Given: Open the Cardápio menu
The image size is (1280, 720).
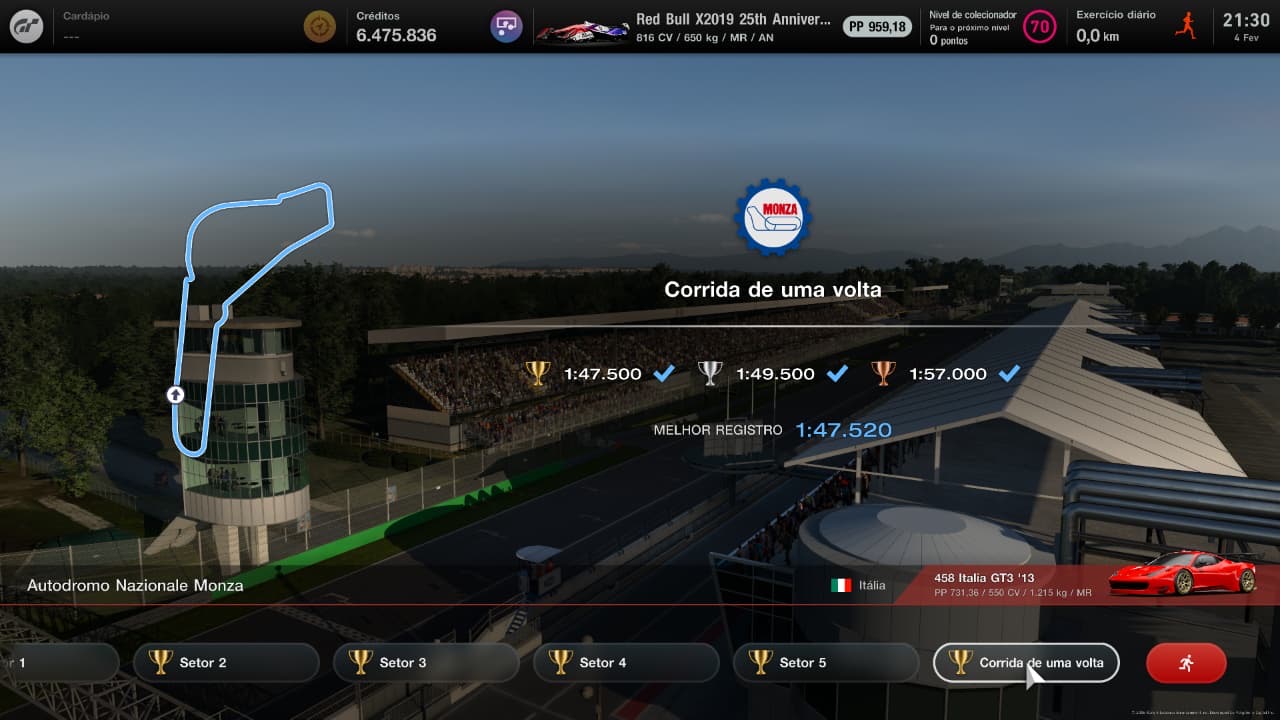Looking at the screenshot, I should [x=85, y=15].
